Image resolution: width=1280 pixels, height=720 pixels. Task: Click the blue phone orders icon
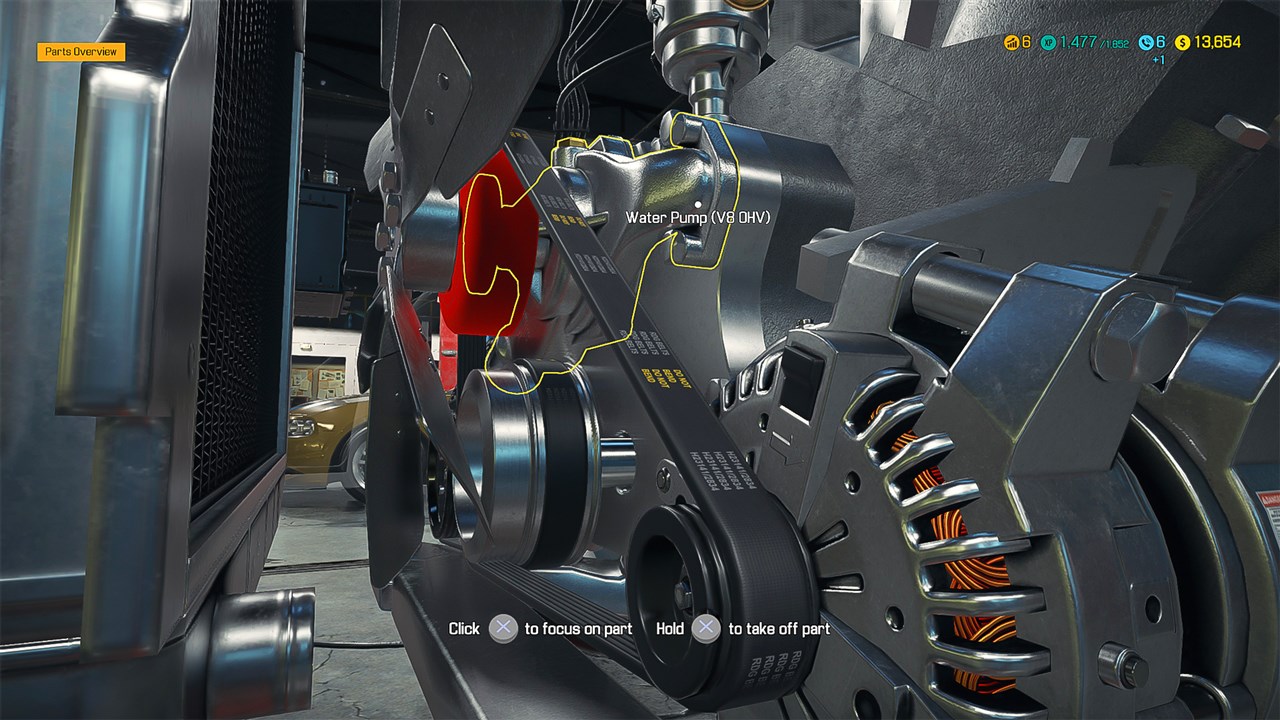1146,43
